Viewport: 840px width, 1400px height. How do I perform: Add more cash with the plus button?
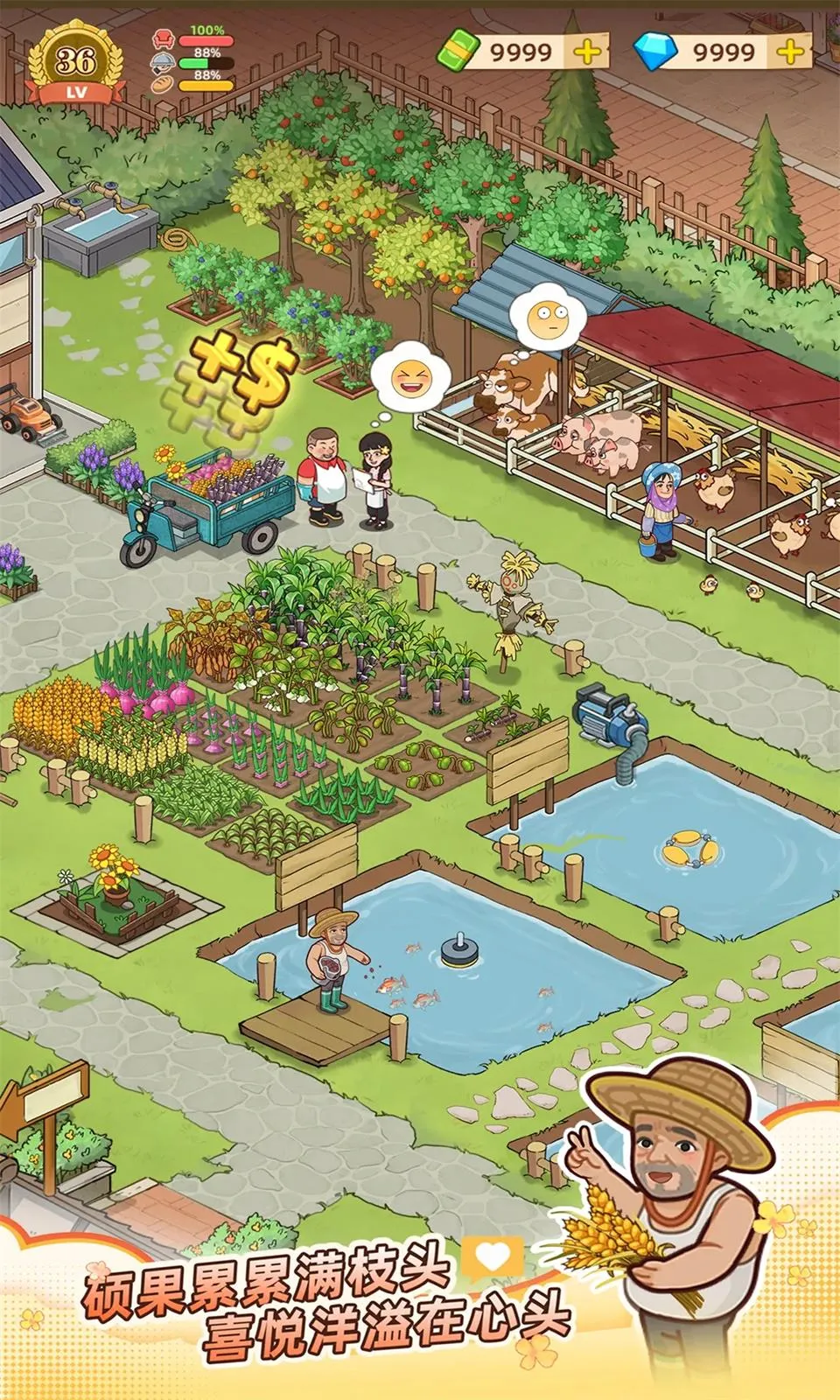(x=588, y=52)
